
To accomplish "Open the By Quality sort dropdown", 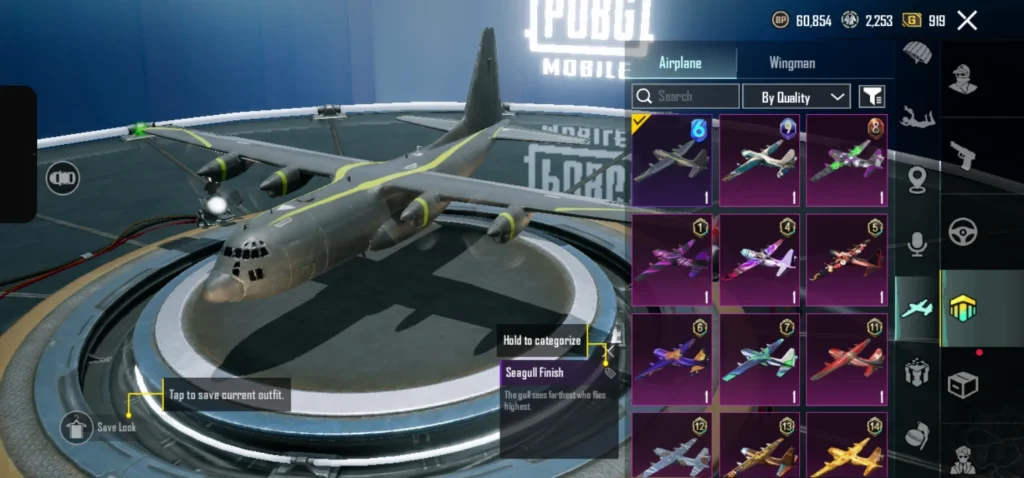I will tap(797, 96).
